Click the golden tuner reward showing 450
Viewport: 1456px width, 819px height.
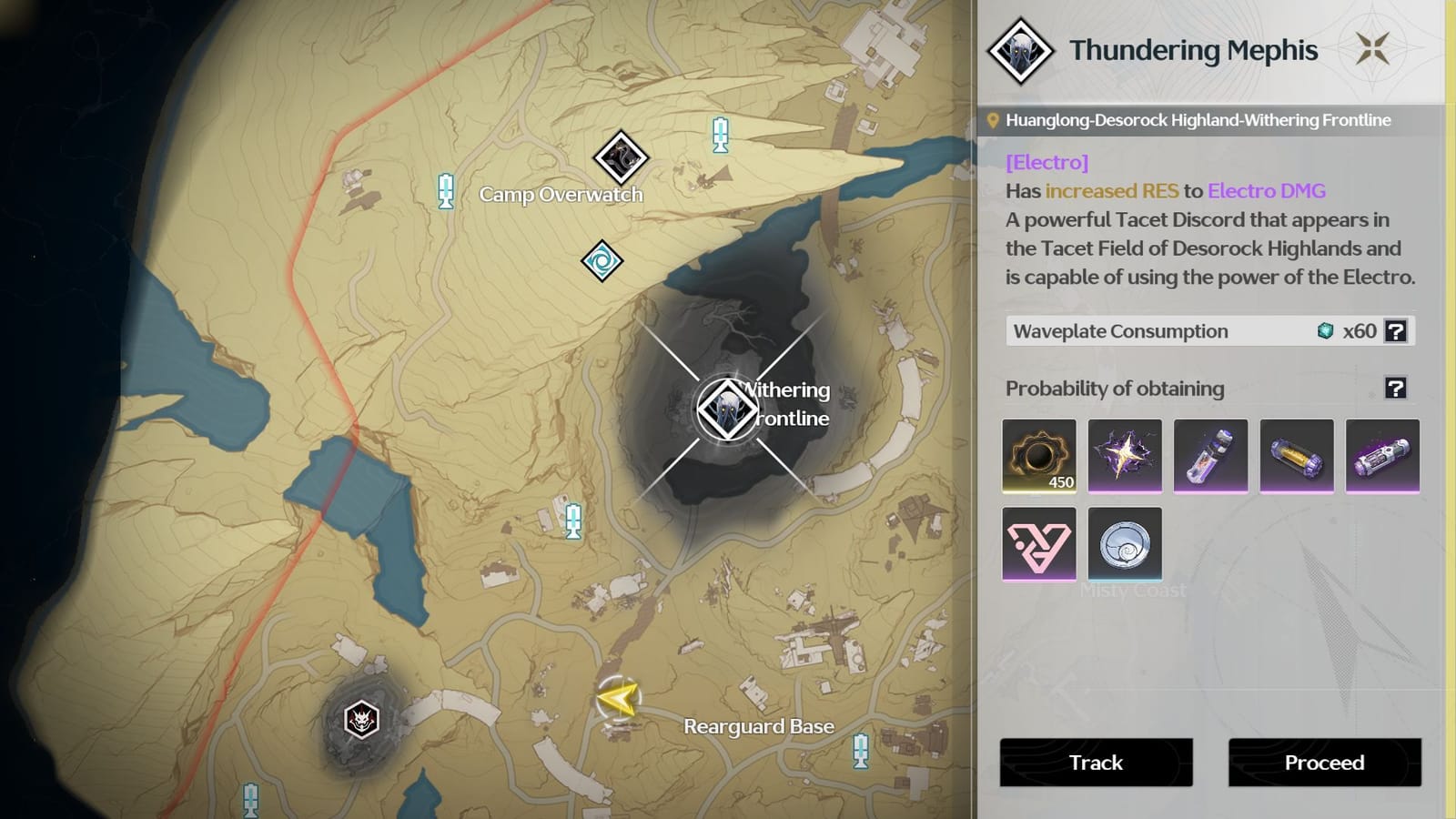(1039, 456)
